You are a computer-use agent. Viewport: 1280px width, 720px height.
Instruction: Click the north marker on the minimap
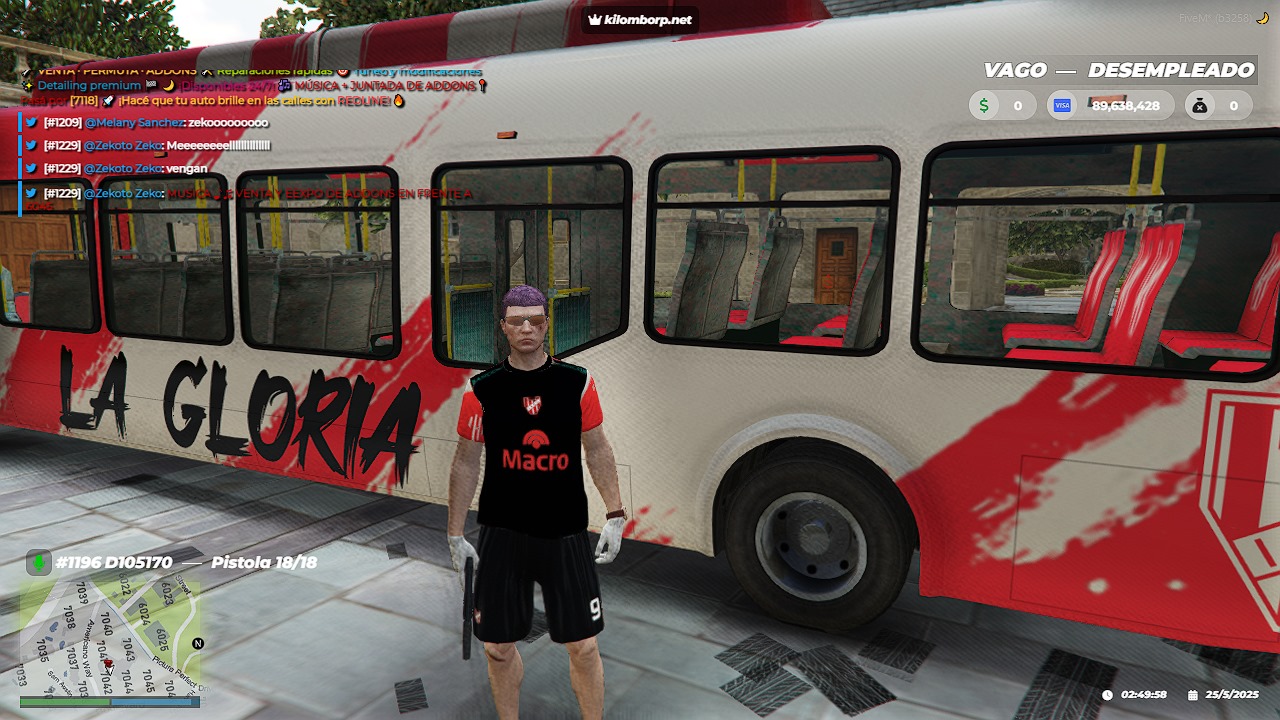pos(198,643)
